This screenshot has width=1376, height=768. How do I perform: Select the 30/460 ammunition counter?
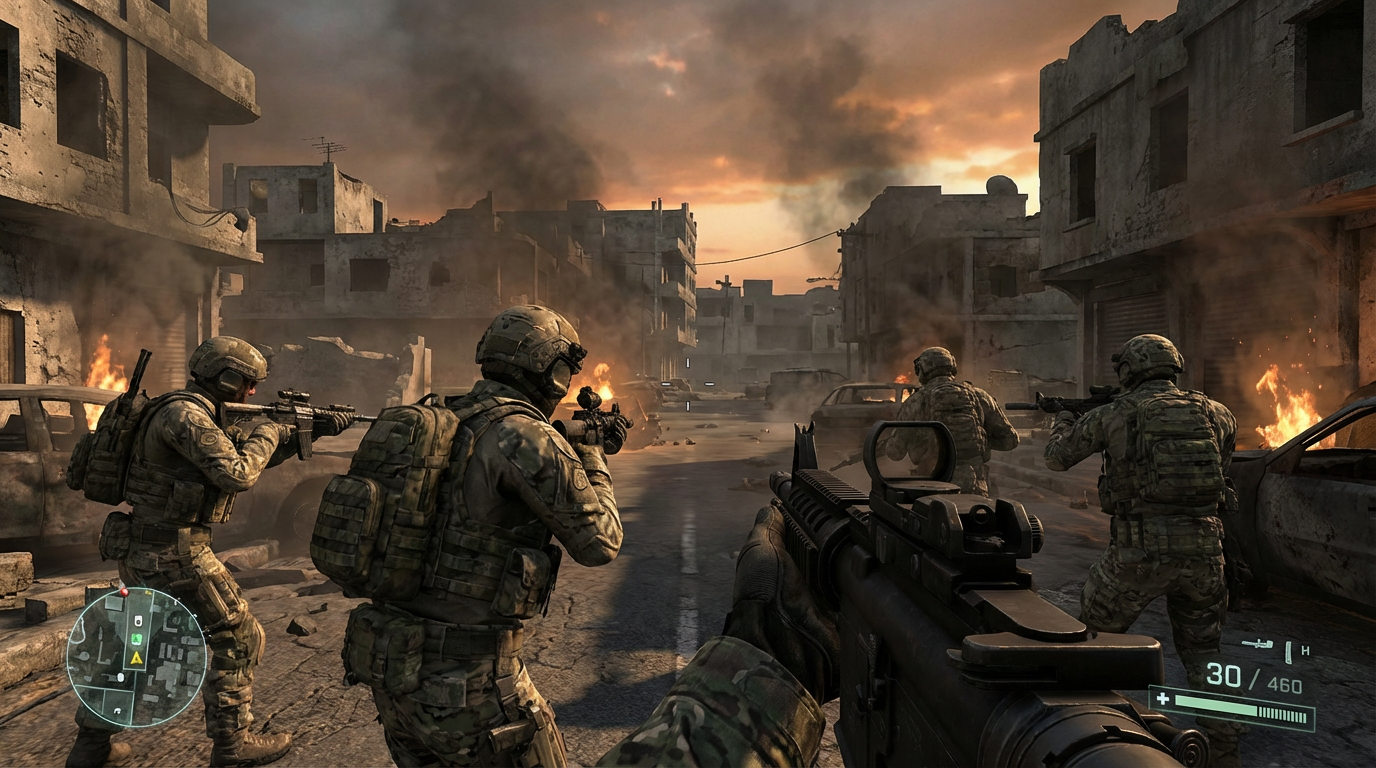coord(1255,676)
